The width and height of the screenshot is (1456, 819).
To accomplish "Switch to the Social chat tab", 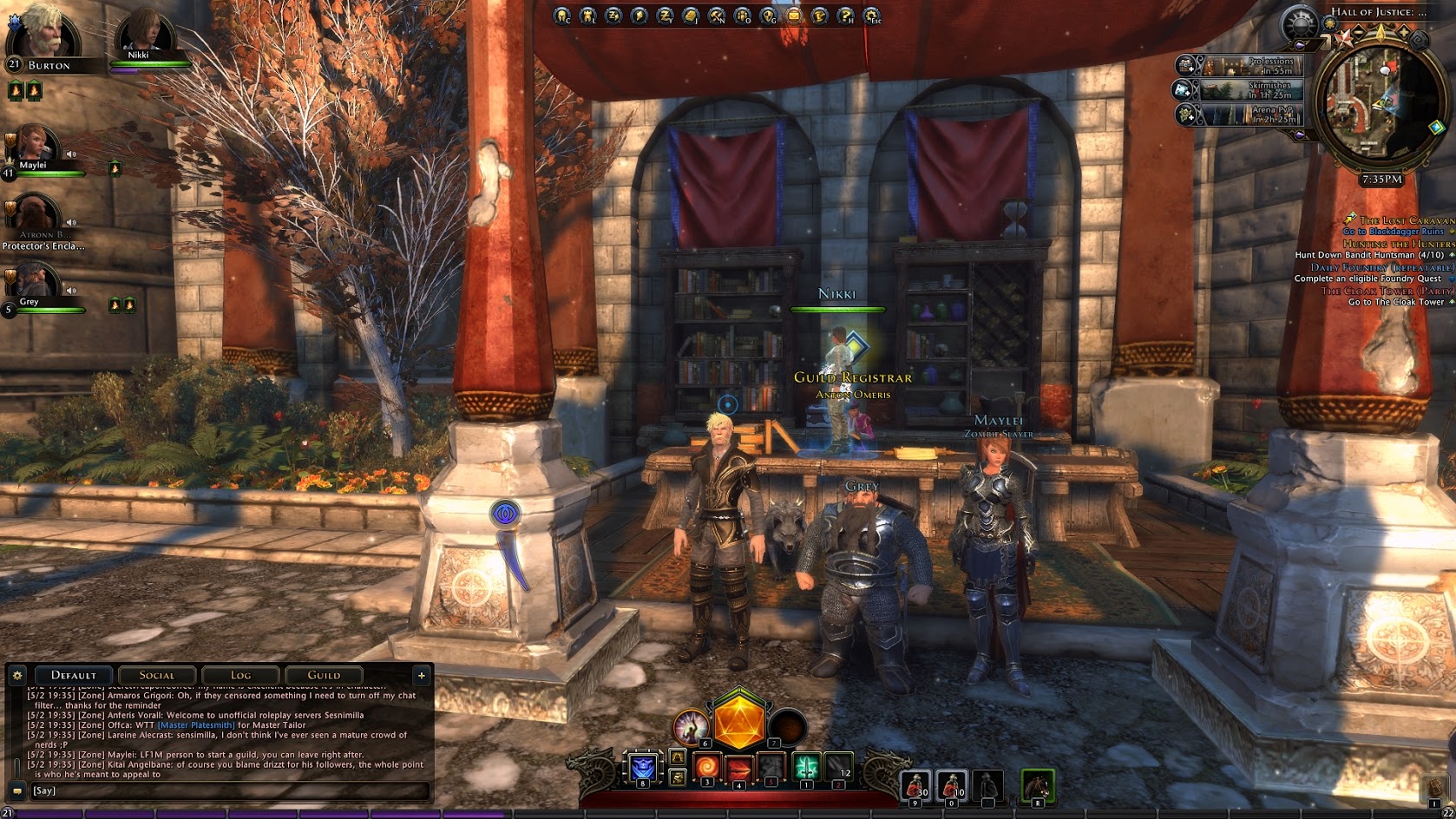I will click(157, 675).
